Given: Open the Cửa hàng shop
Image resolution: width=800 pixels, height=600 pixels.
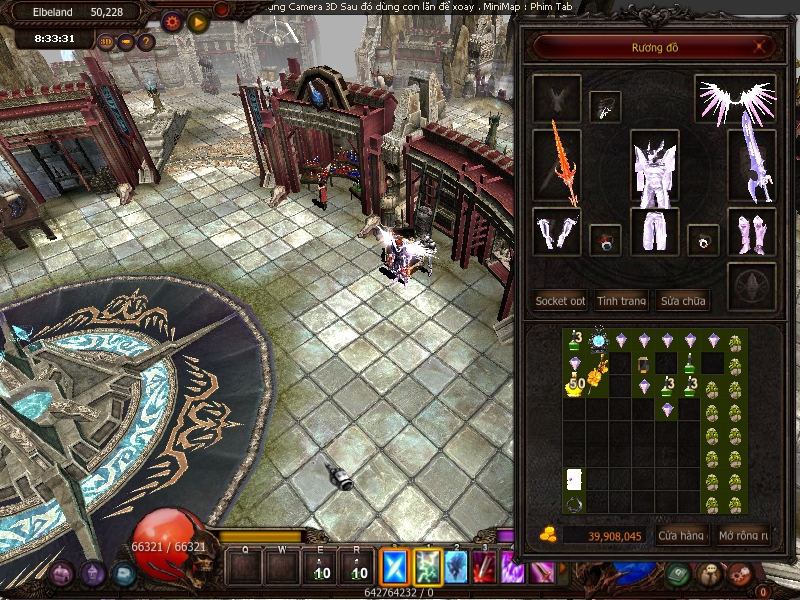Looking at the screenshot, I should point(682,536).
